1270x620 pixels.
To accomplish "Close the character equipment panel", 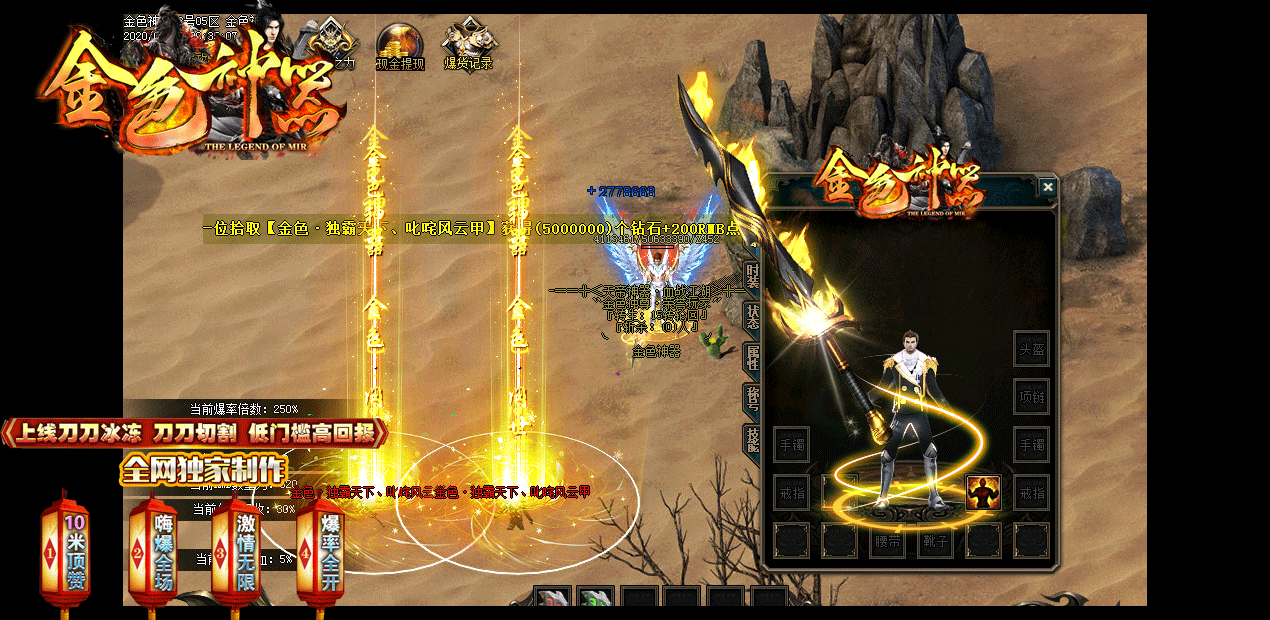I will tap(1047, 187).
